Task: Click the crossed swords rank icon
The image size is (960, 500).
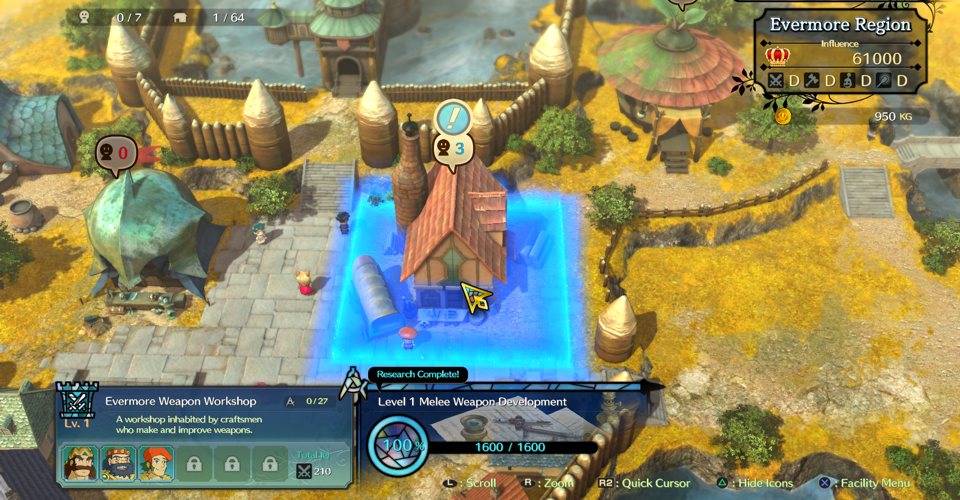Action: point(776,80)
